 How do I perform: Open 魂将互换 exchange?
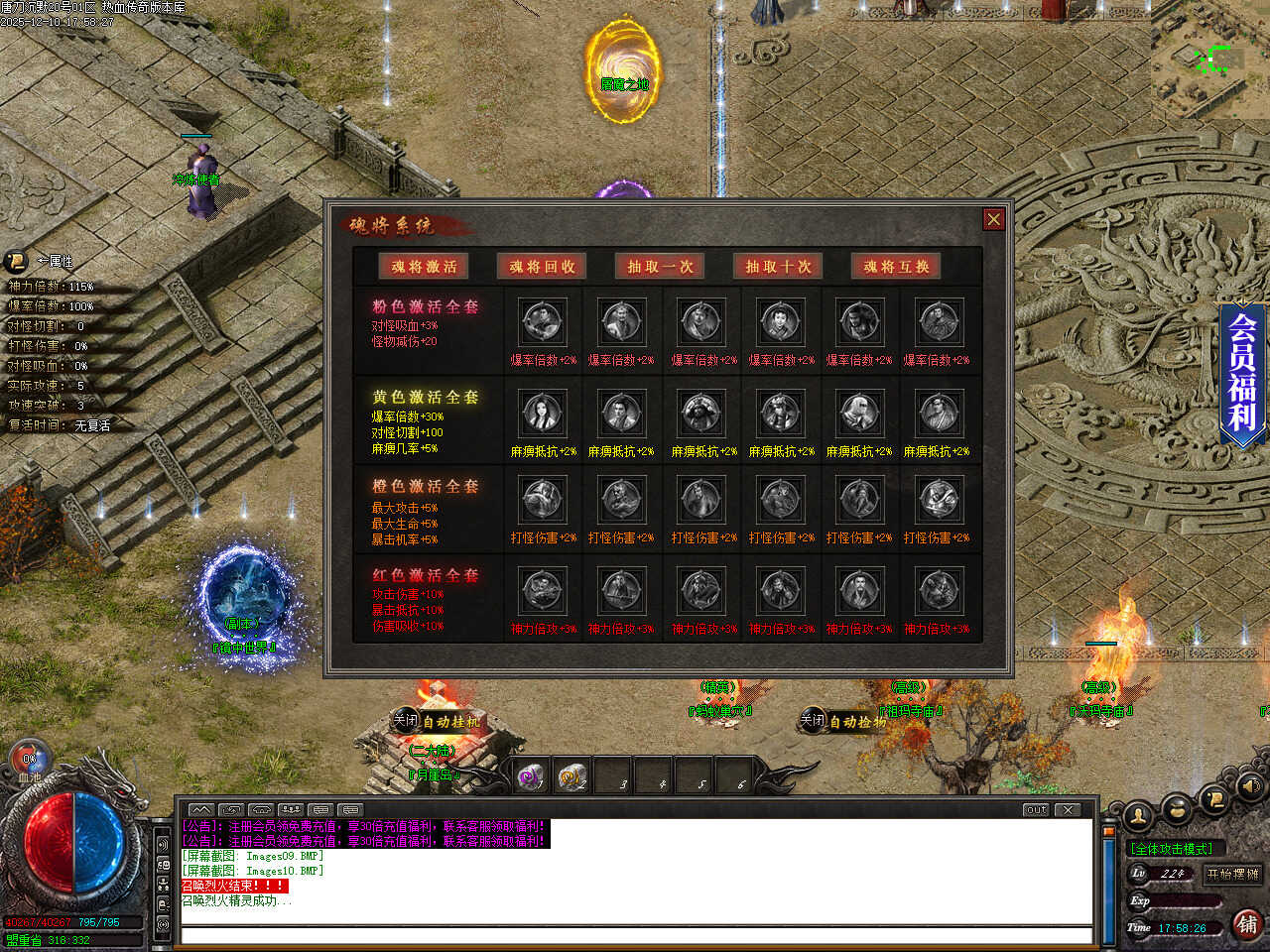[x=896, y=266]
